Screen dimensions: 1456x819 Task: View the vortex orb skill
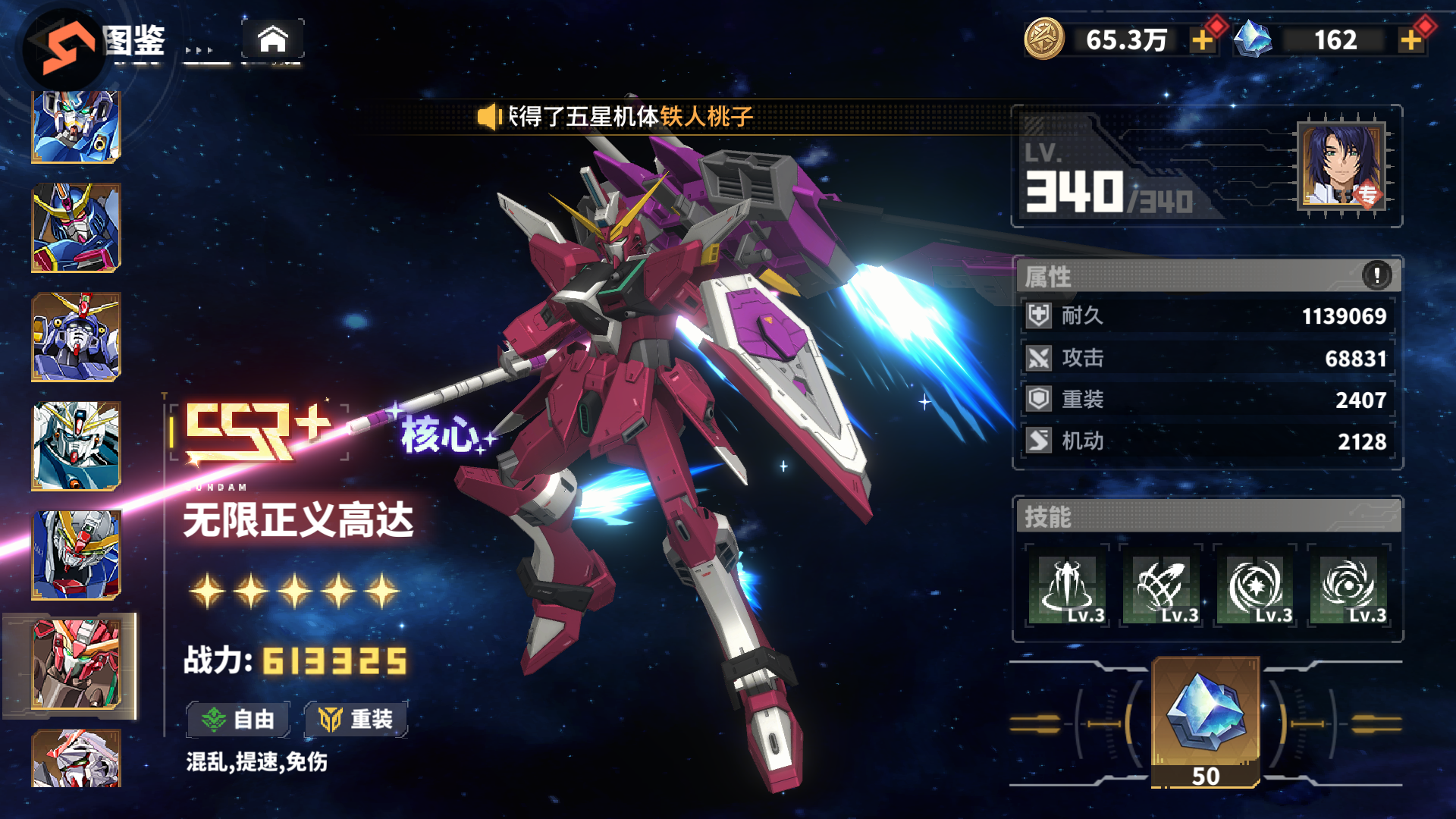click(x=1349, y=586)
